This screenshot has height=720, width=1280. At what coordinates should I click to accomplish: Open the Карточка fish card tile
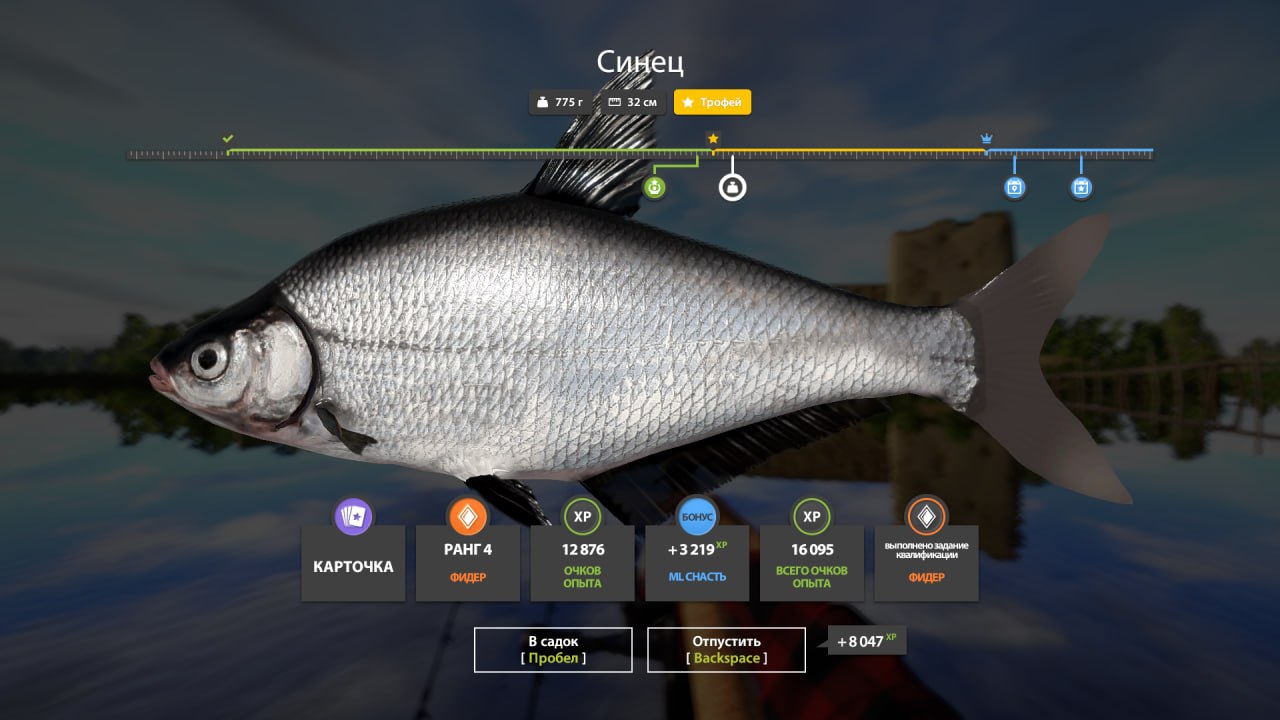click(353, 563)
